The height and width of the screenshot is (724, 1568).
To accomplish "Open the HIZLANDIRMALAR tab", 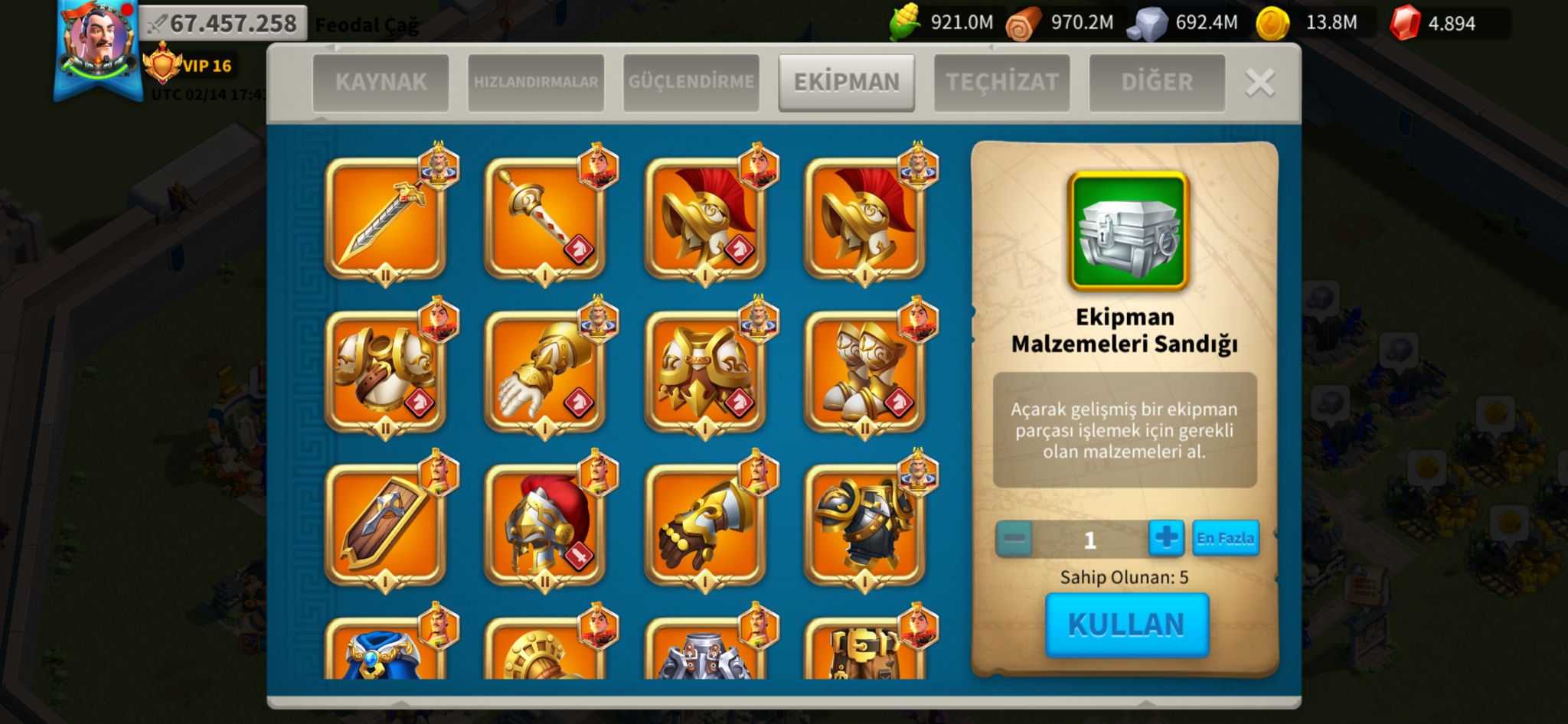I will tap(536, 82).
